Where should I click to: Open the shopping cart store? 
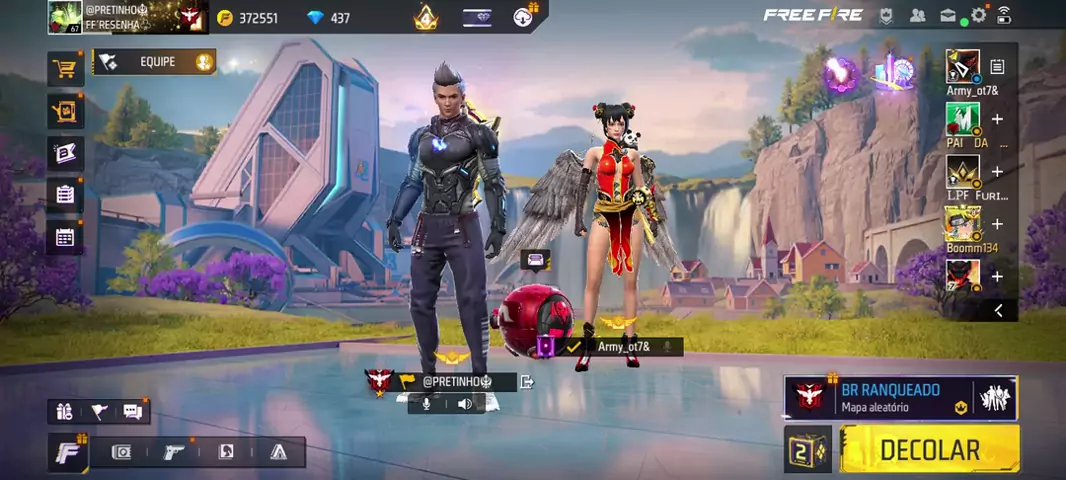pyautogui.click(x=65, y=68)
